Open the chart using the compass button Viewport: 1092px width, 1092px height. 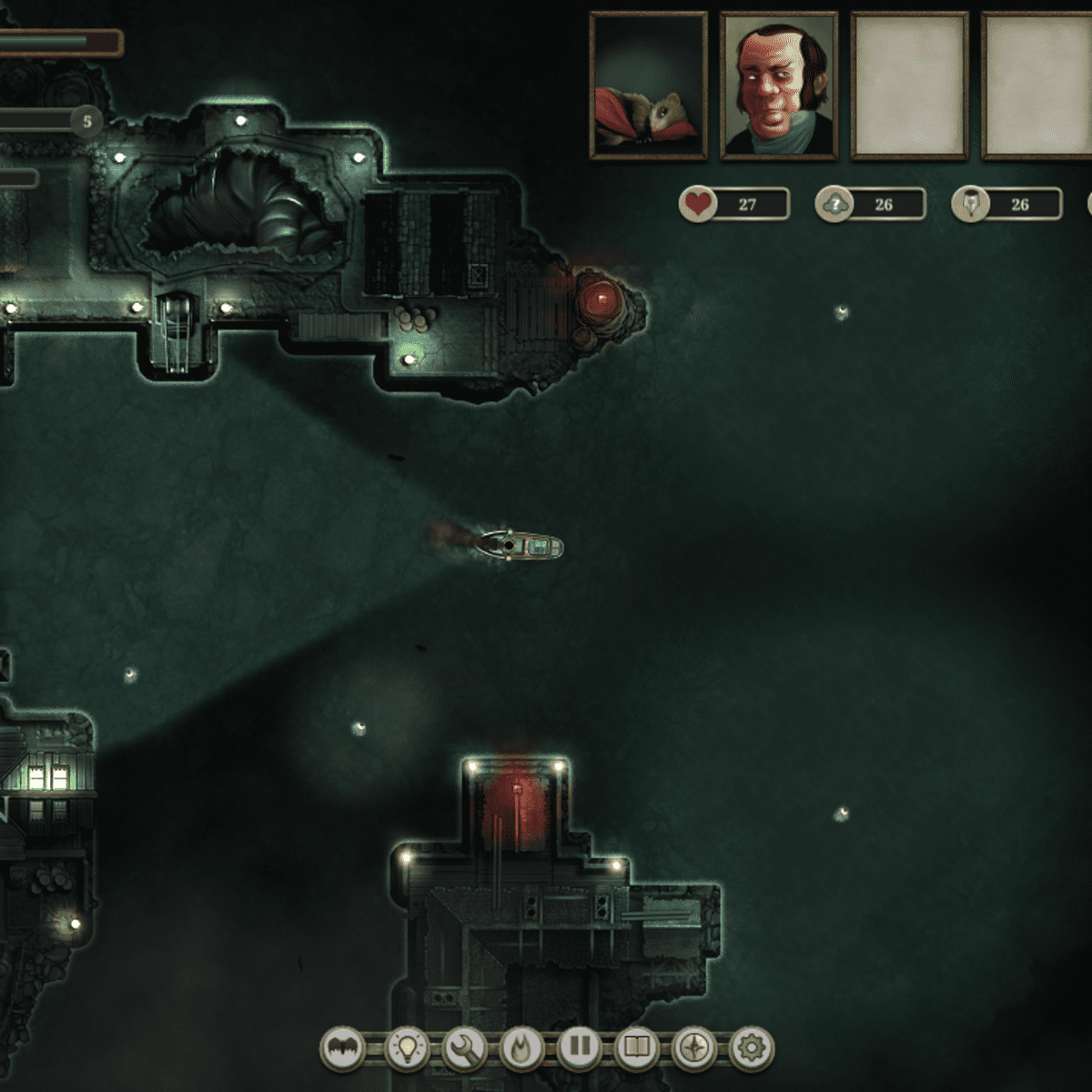693,1048
